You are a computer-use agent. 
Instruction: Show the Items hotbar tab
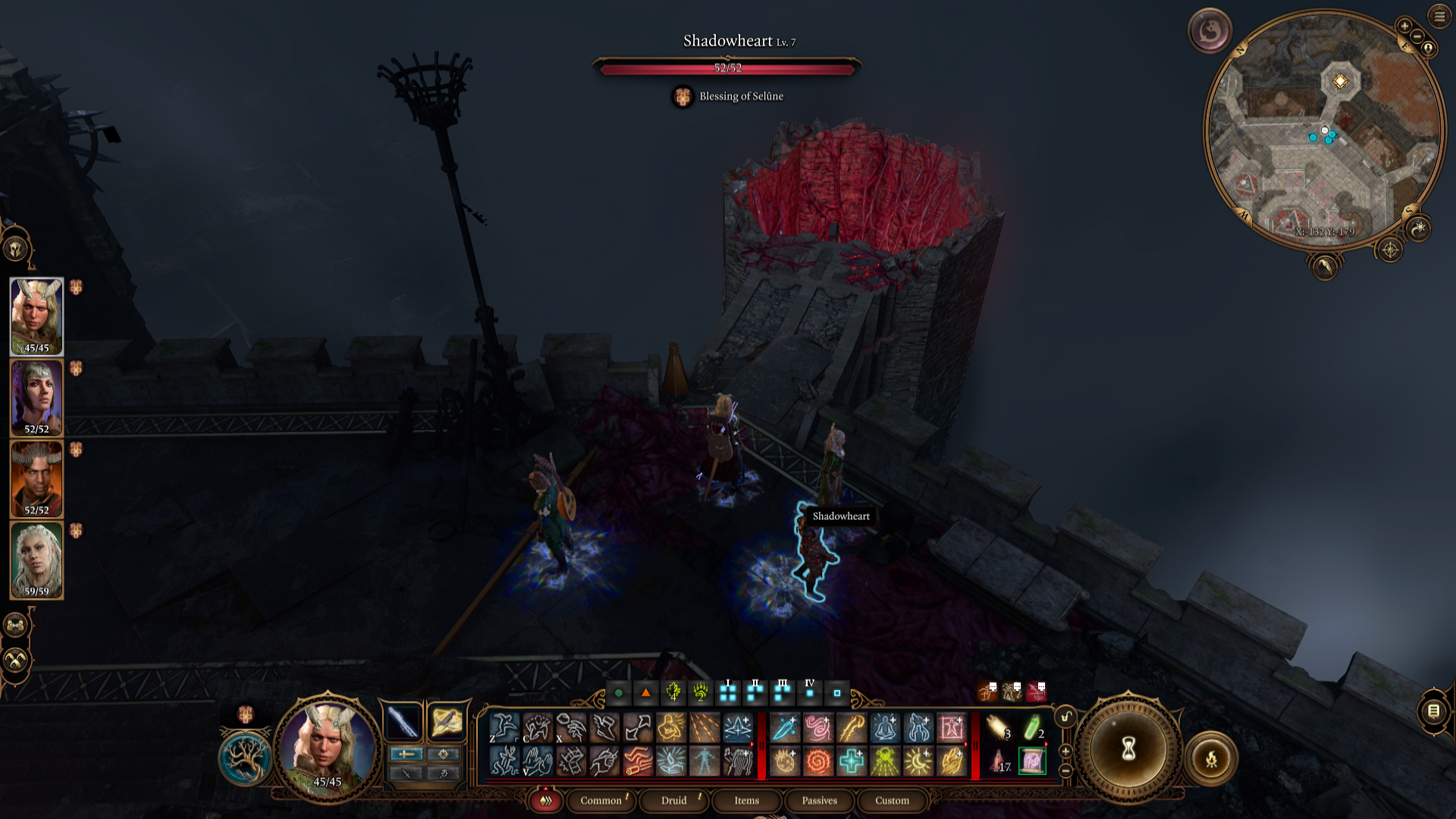746,800
